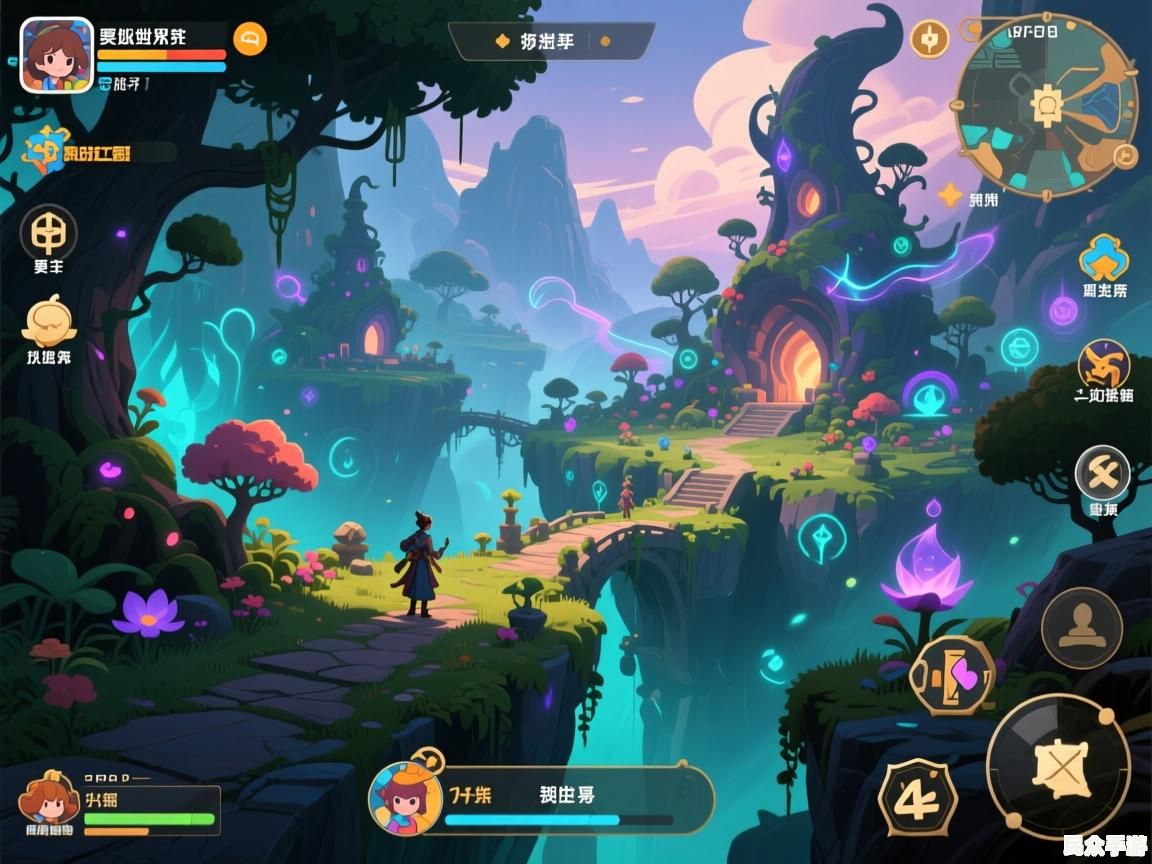Select the bottom center character portrait
Viewport: 1152px width, 864px height.
point(404,797)
